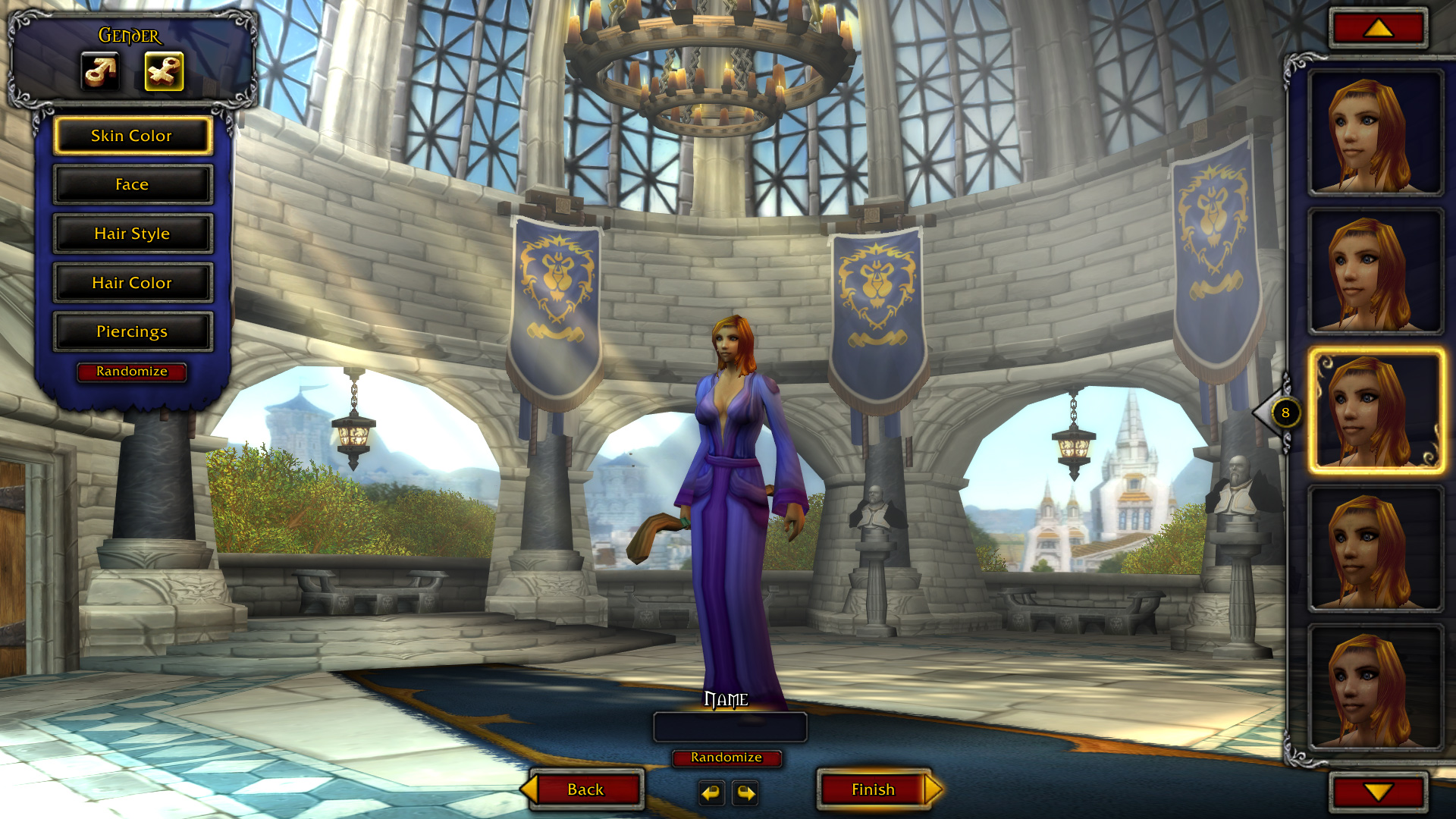Choose the topmost skin color thumbnail
The height and width of the screenshot is (819, 1456).
[1375, 133]
